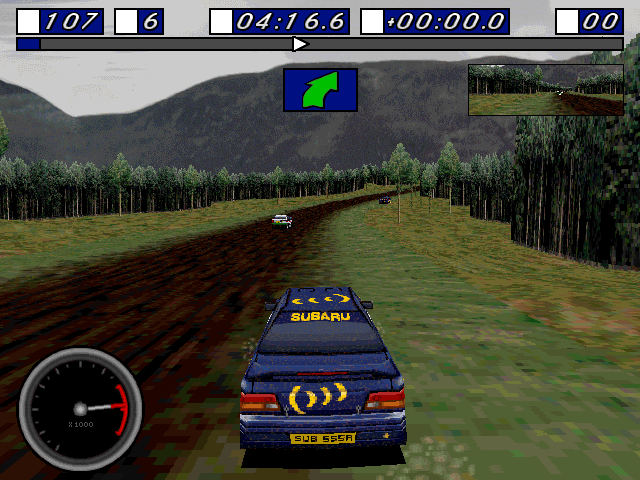640x480 pixels.
Task: Click the green right-turn pace note arrow
Action: [320, 89]
